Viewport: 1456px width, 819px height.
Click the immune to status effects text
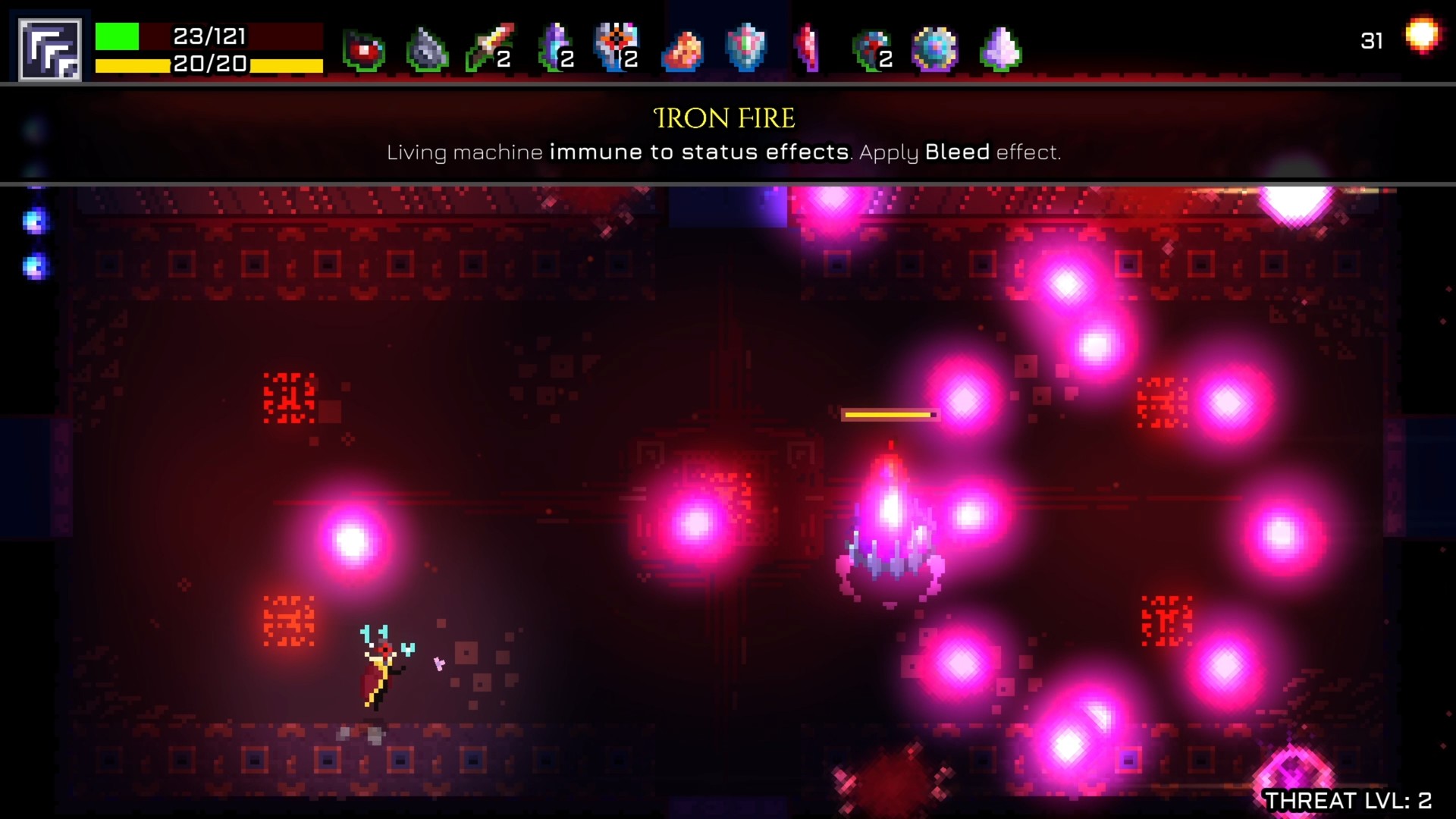tap(698, 152)
